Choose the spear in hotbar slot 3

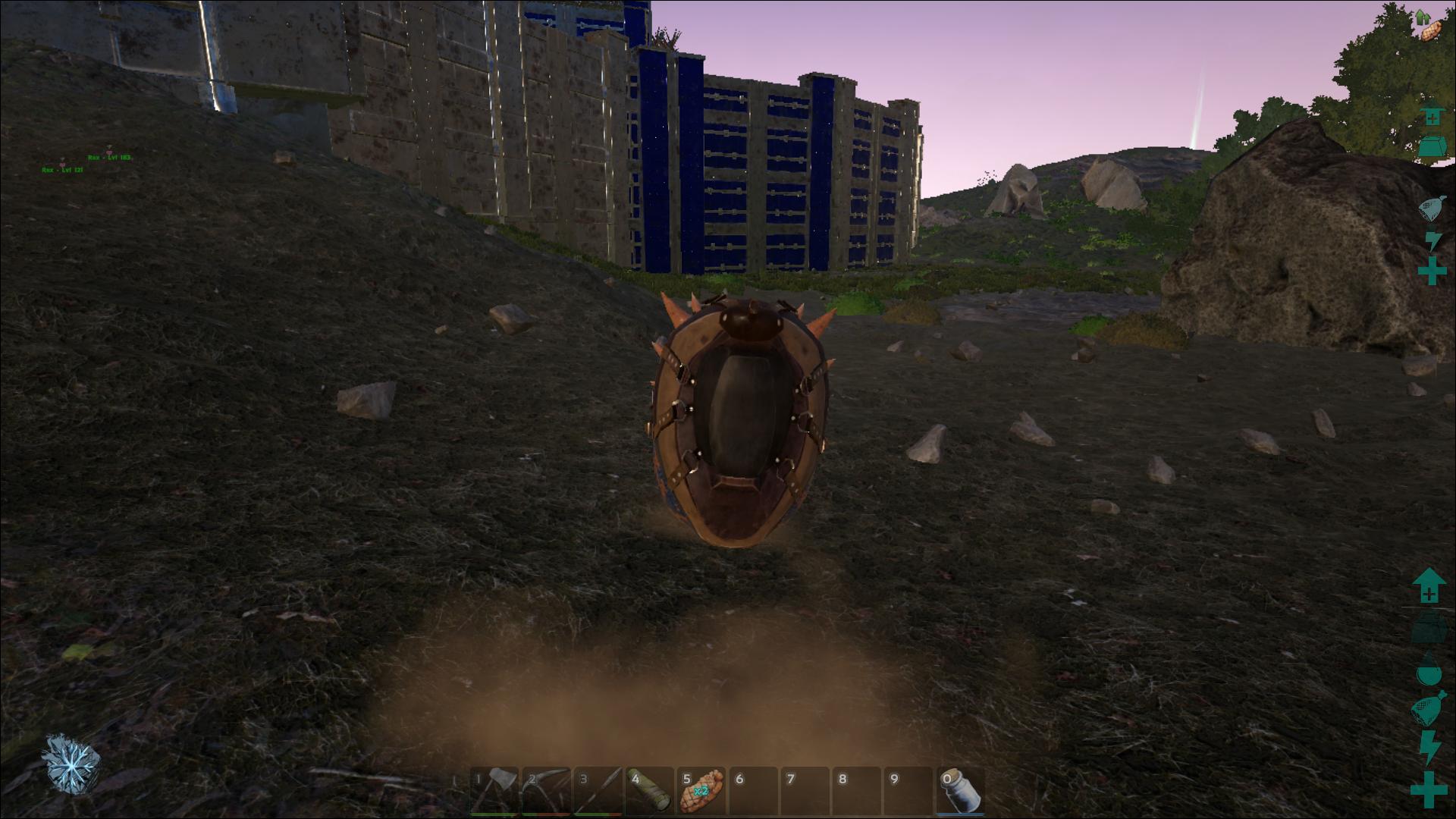click(598, 791)
